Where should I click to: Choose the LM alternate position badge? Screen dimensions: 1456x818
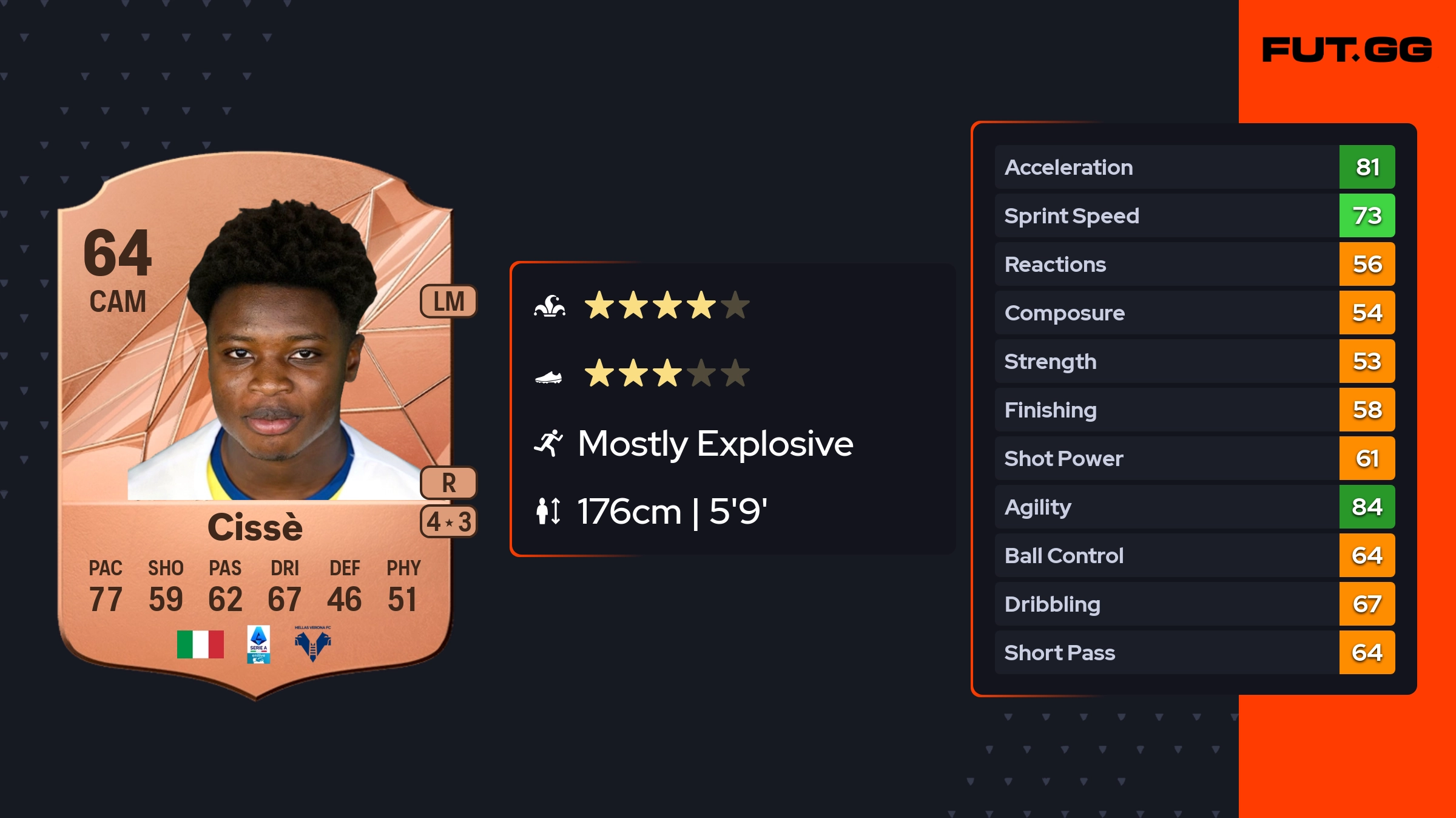pyautogui.click(x=448, y=302)
